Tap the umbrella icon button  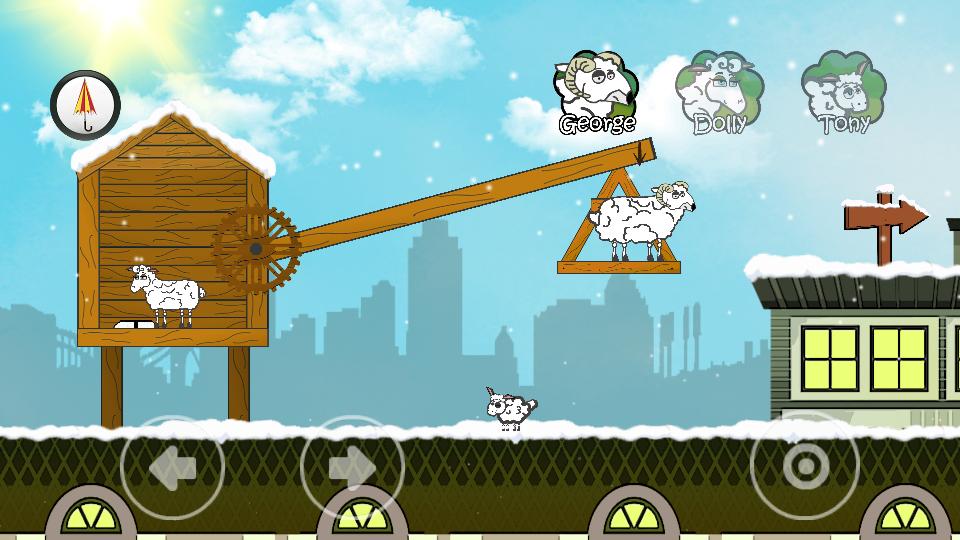86,105
